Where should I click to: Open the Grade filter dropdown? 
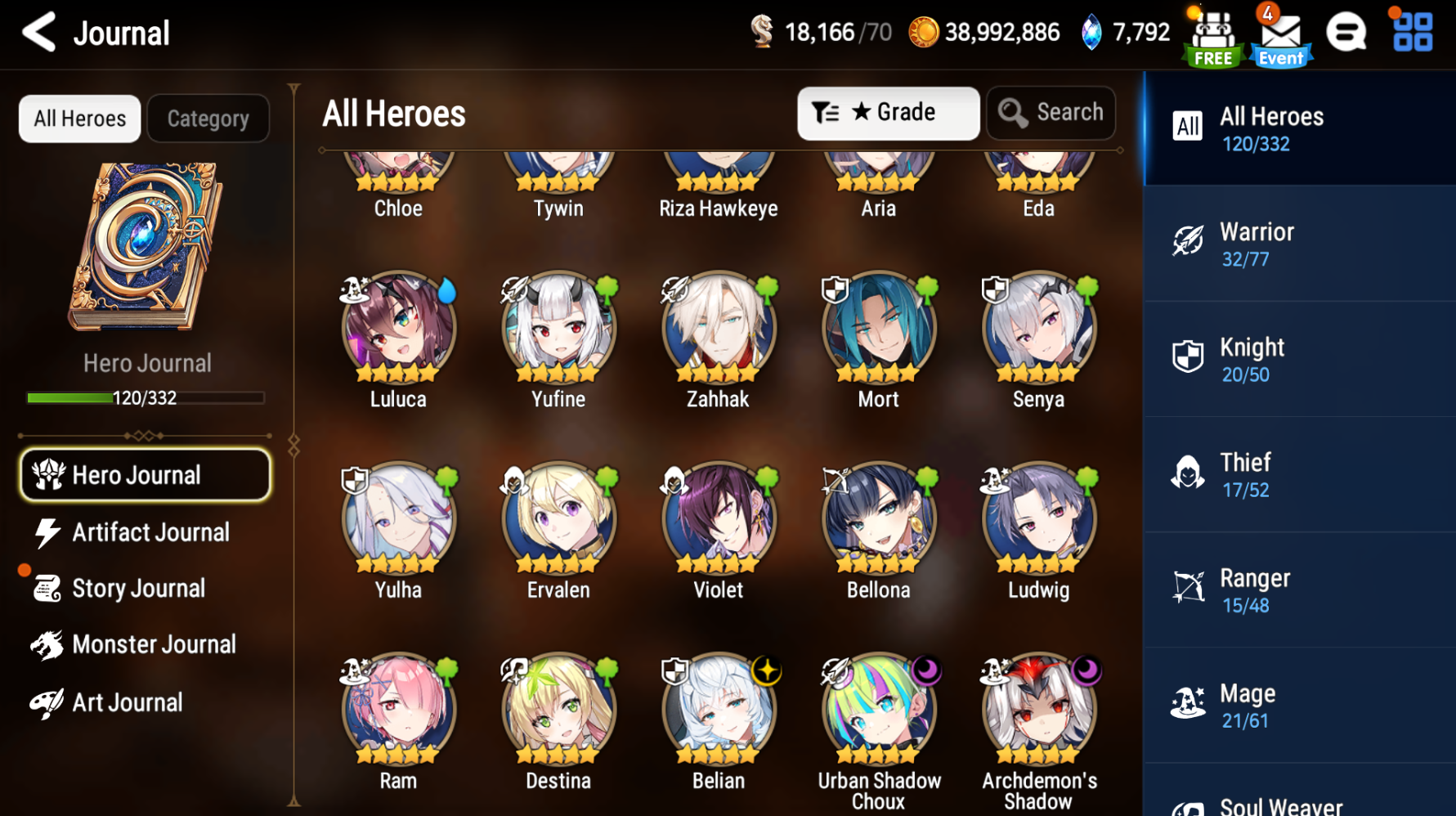889,113
